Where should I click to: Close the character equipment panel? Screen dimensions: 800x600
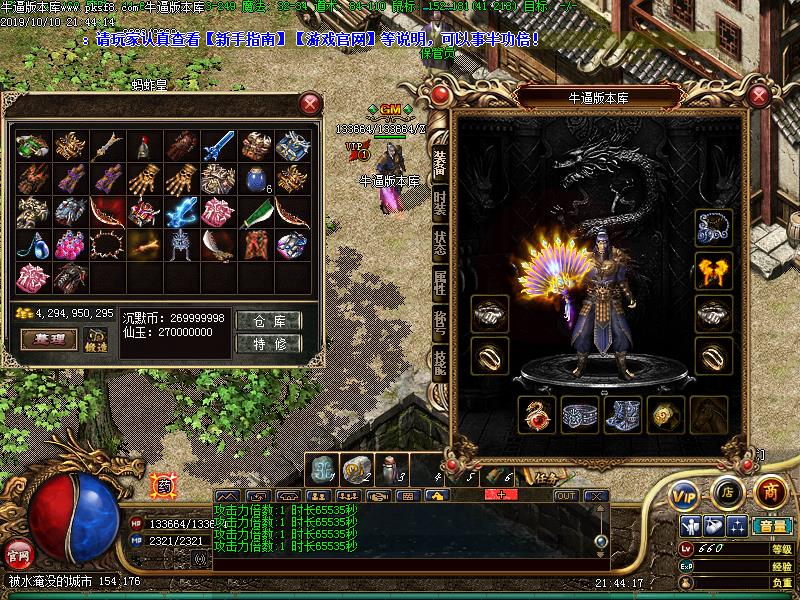click(x=762, y=97)
